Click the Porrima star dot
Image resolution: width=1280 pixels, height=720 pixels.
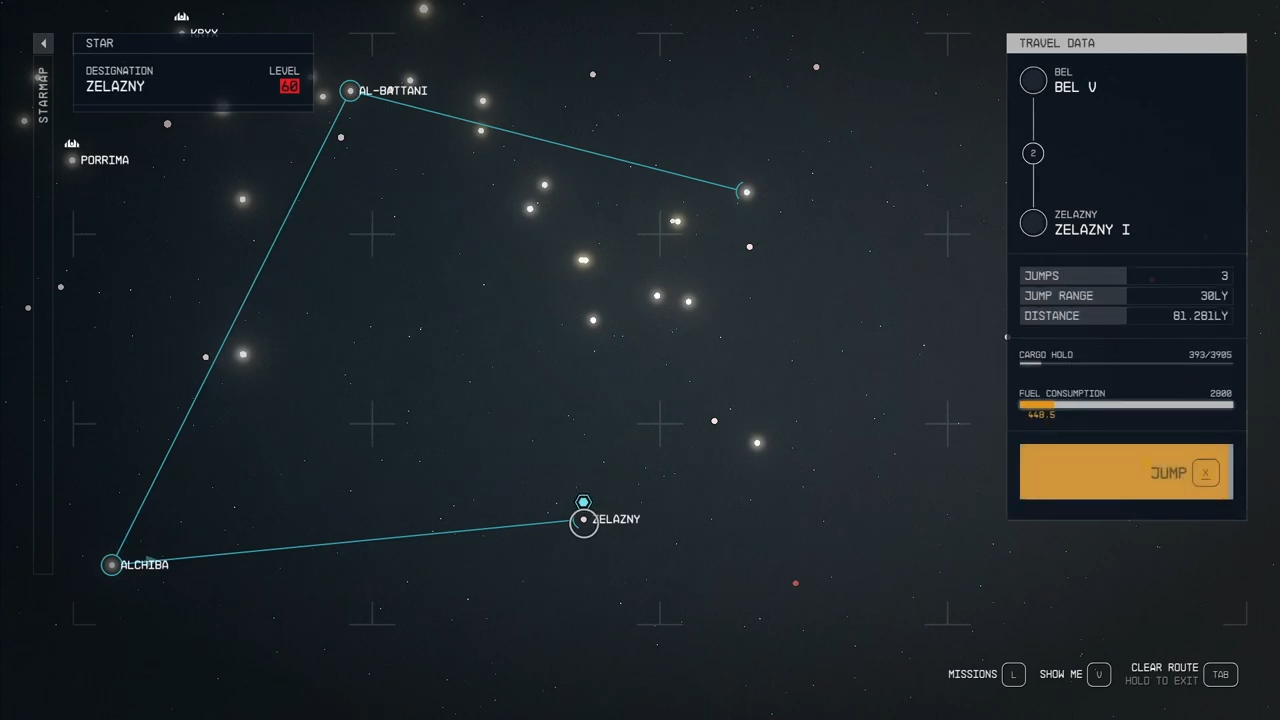point(71,160)
